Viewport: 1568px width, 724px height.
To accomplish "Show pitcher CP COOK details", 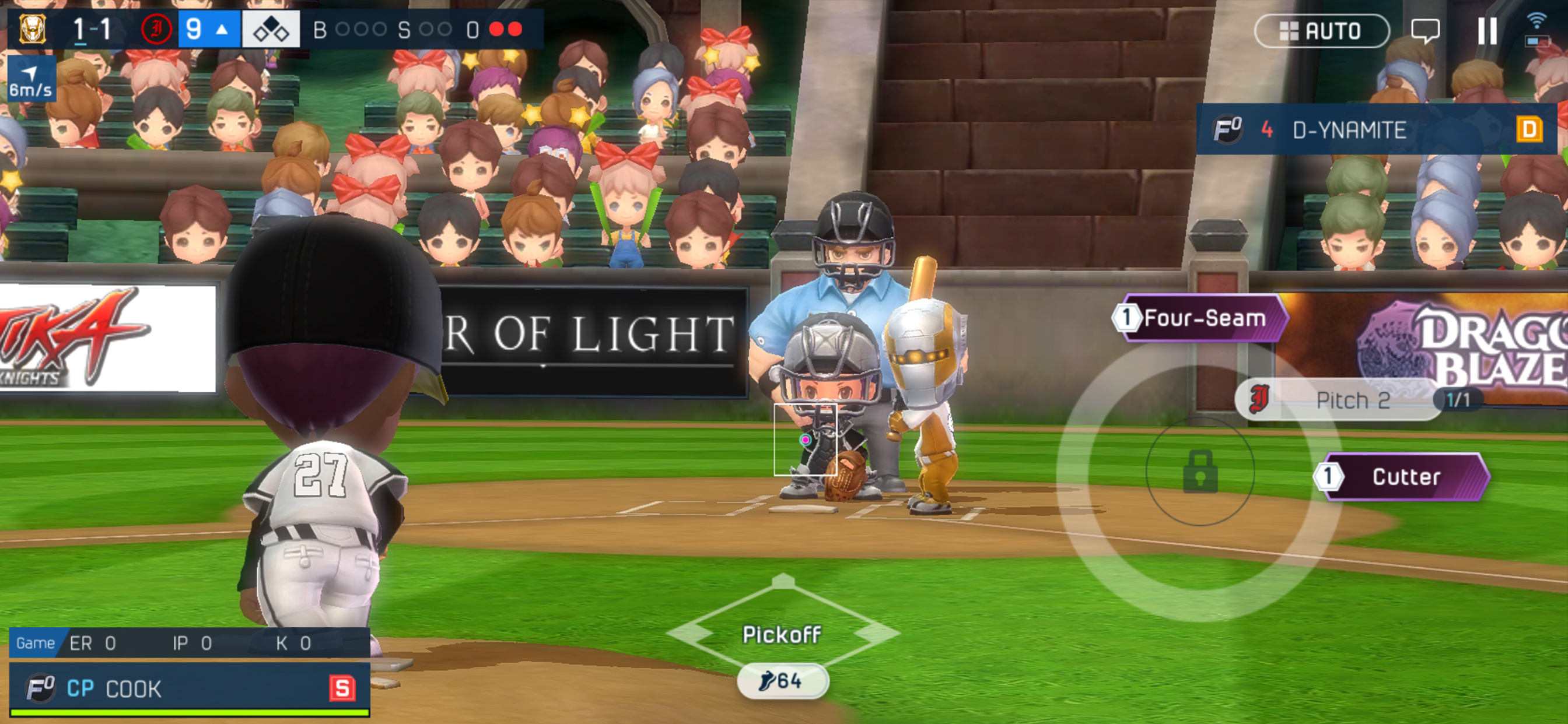I will (188, 688).
